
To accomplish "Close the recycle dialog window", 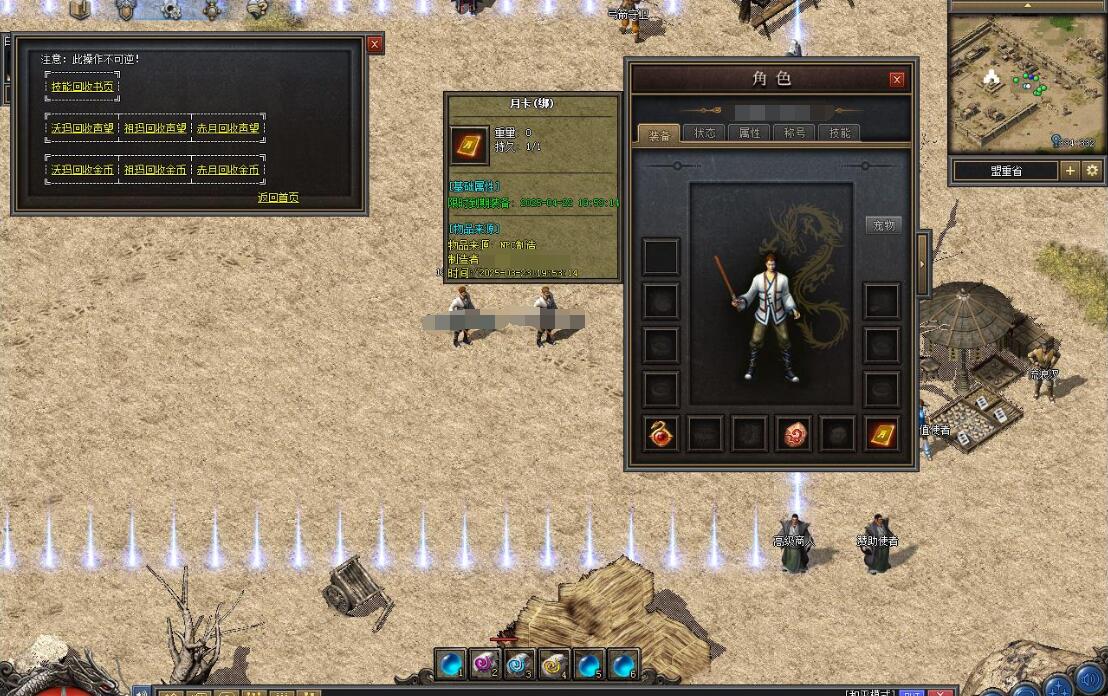I will [375, 44].
